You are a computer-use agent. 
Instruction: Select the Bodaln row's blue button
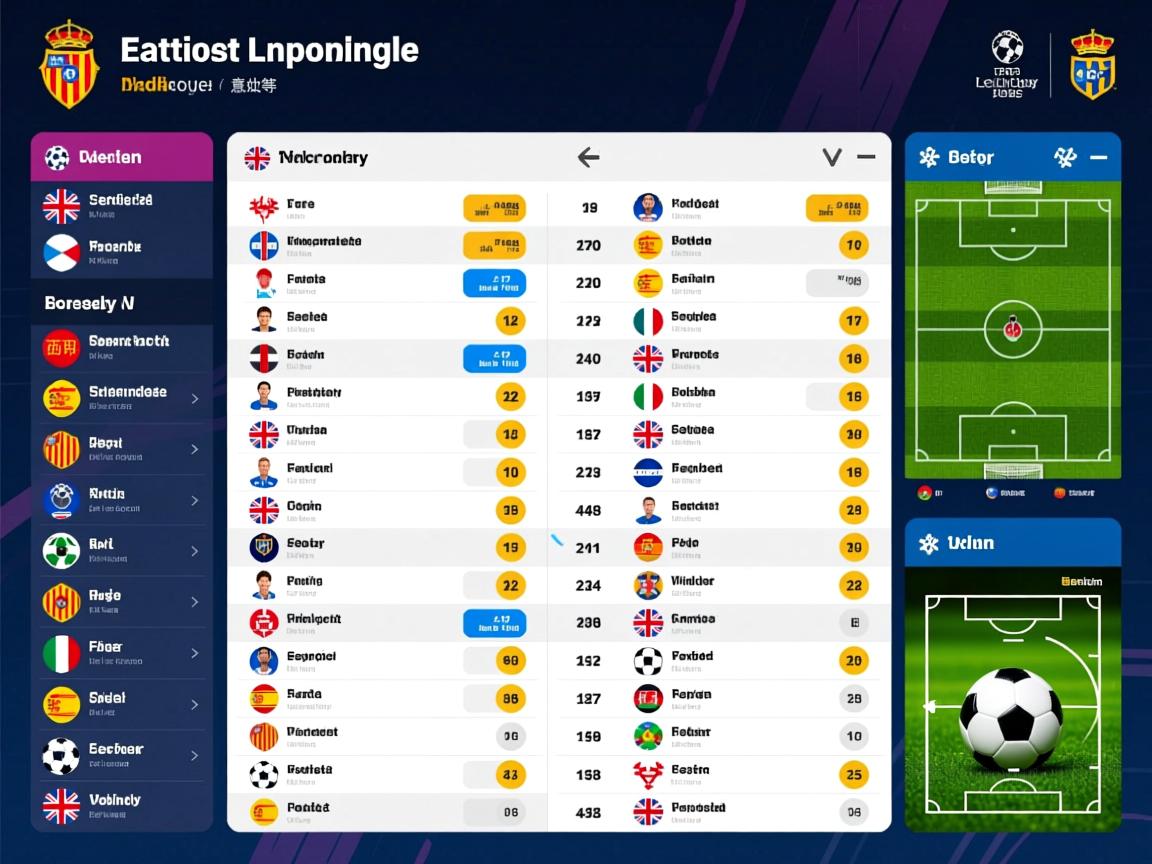pos(494,358)
